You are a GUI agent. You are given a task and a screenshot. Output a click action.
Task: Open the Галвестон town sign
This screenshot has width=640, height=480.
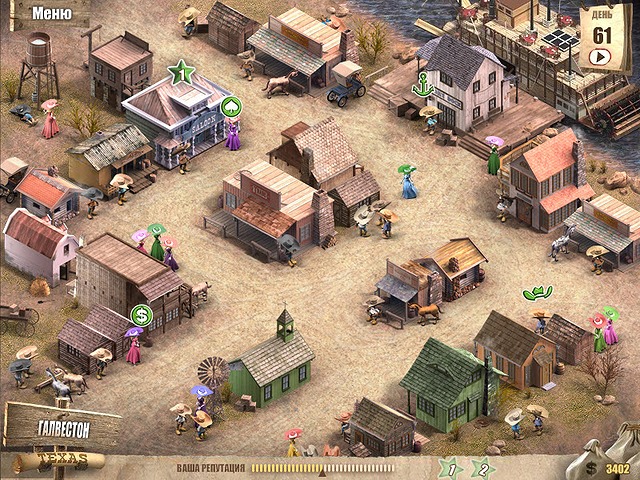click(62, 427)
